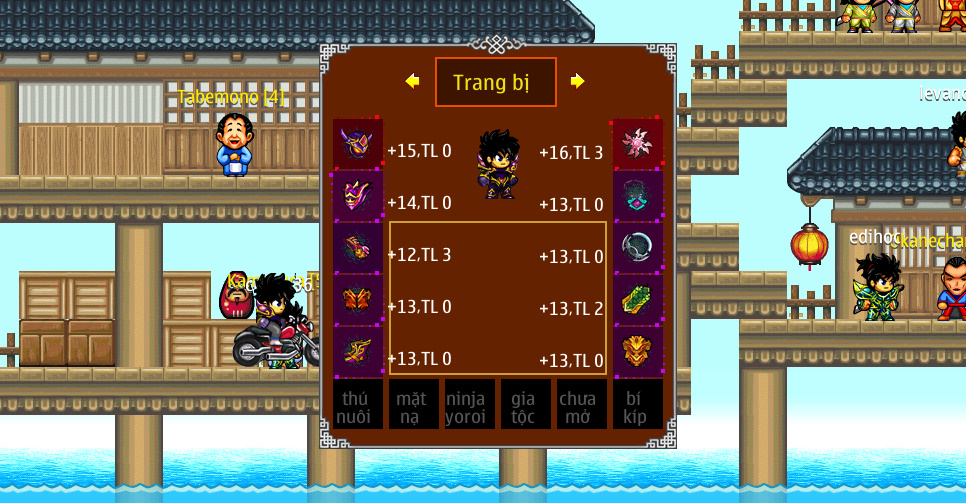Select the bottom-left boots slot marked +13
966x503 pixels.
click(x=358, y=351)
